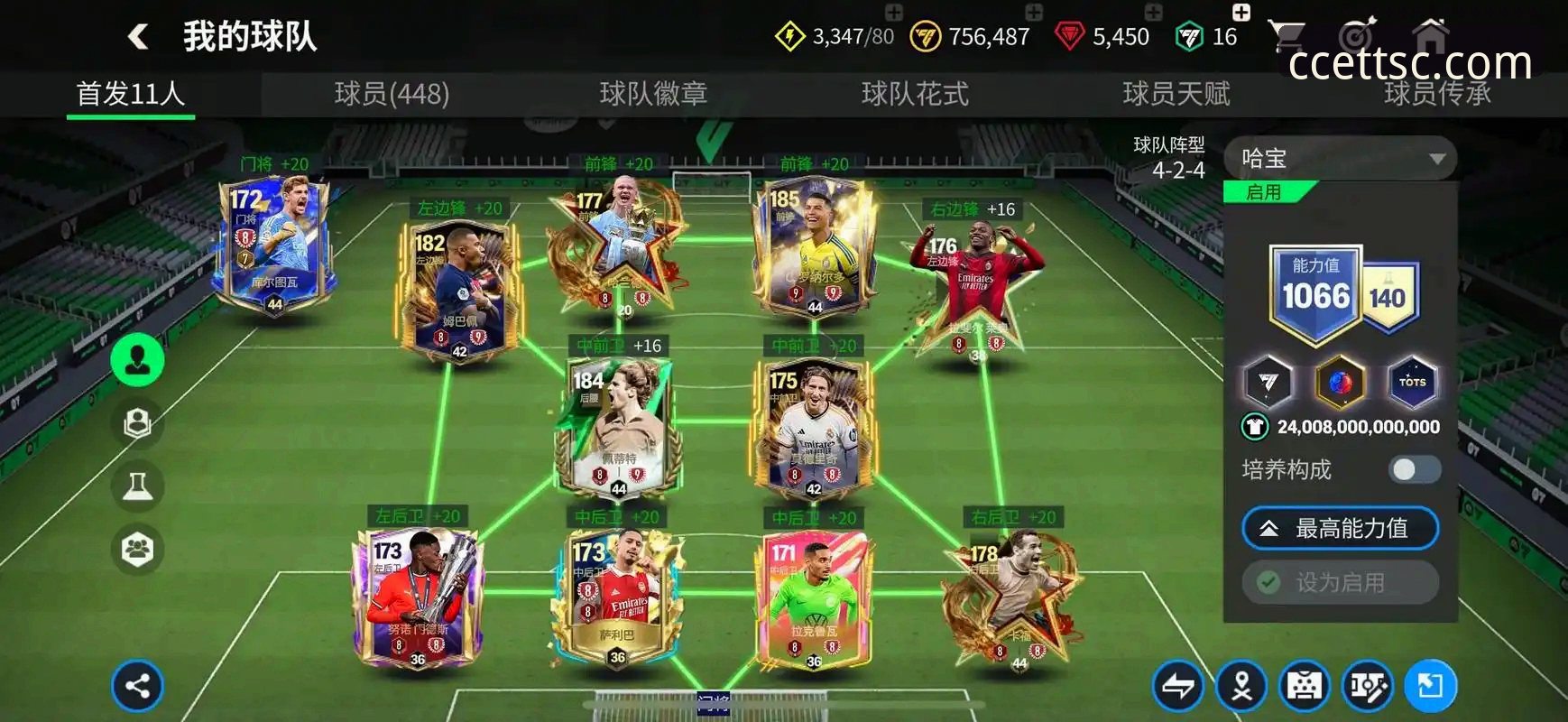Go back with the top-left arrow
This screenshot has width=1568, height=722.
[138, 37]
